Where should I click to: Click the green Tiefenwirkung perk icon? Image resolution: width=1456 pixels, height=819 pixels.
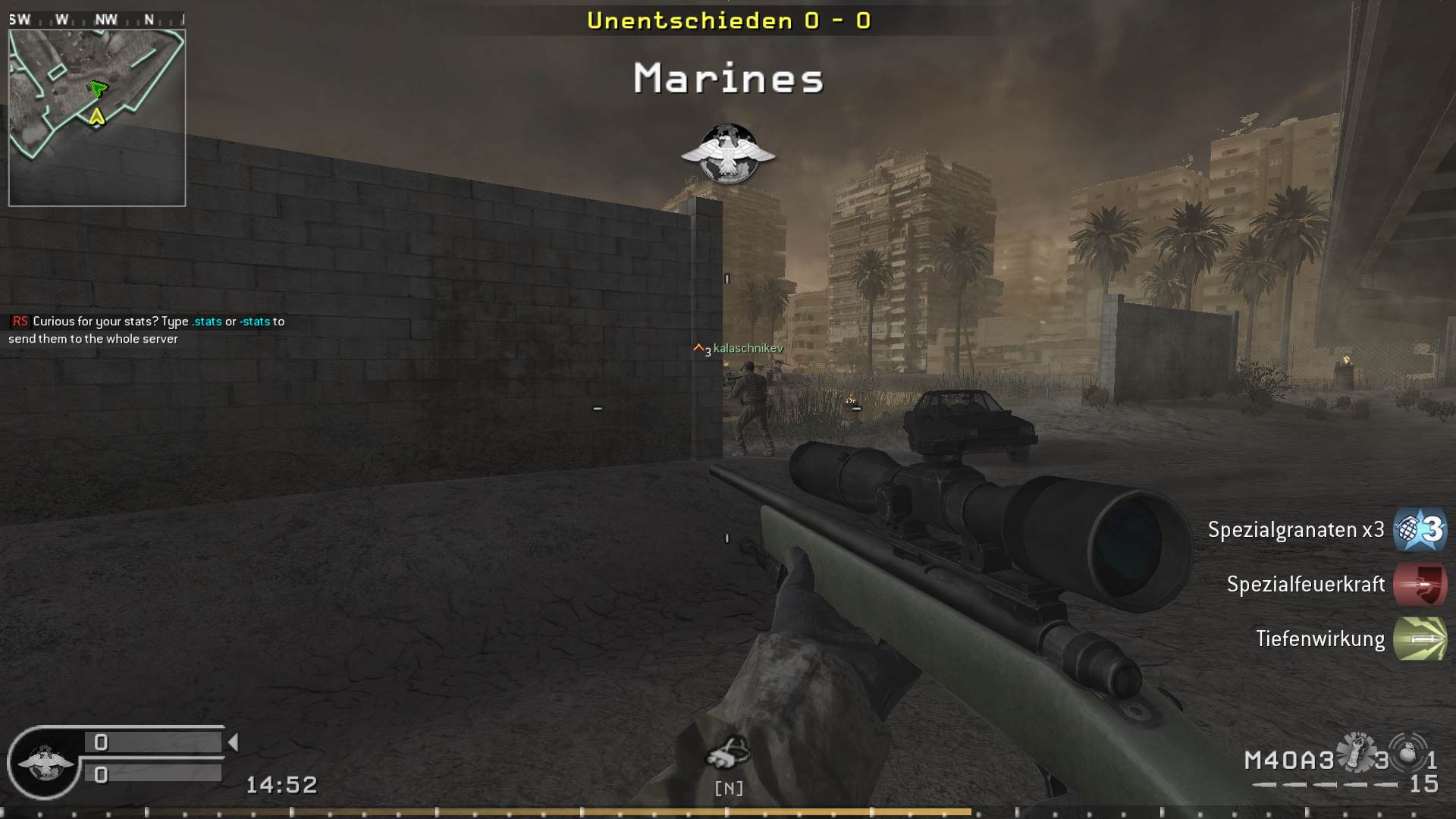click(x=1420, y=639)
